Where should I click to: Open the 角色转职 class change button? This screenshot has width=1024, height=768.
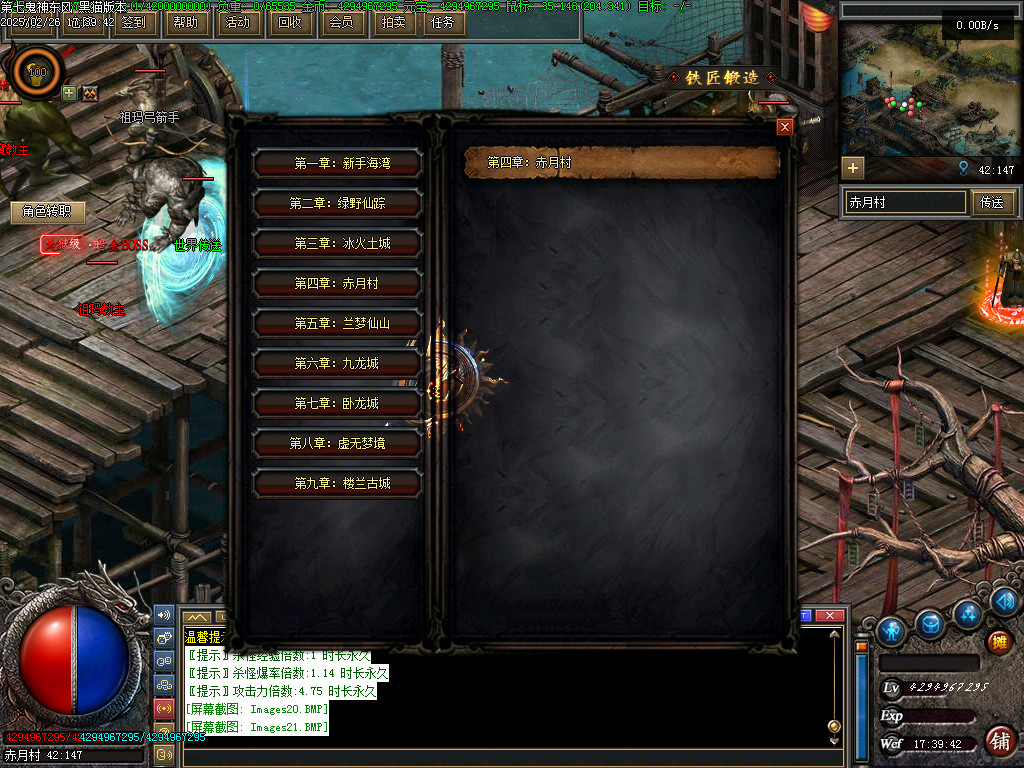point(47,212)
